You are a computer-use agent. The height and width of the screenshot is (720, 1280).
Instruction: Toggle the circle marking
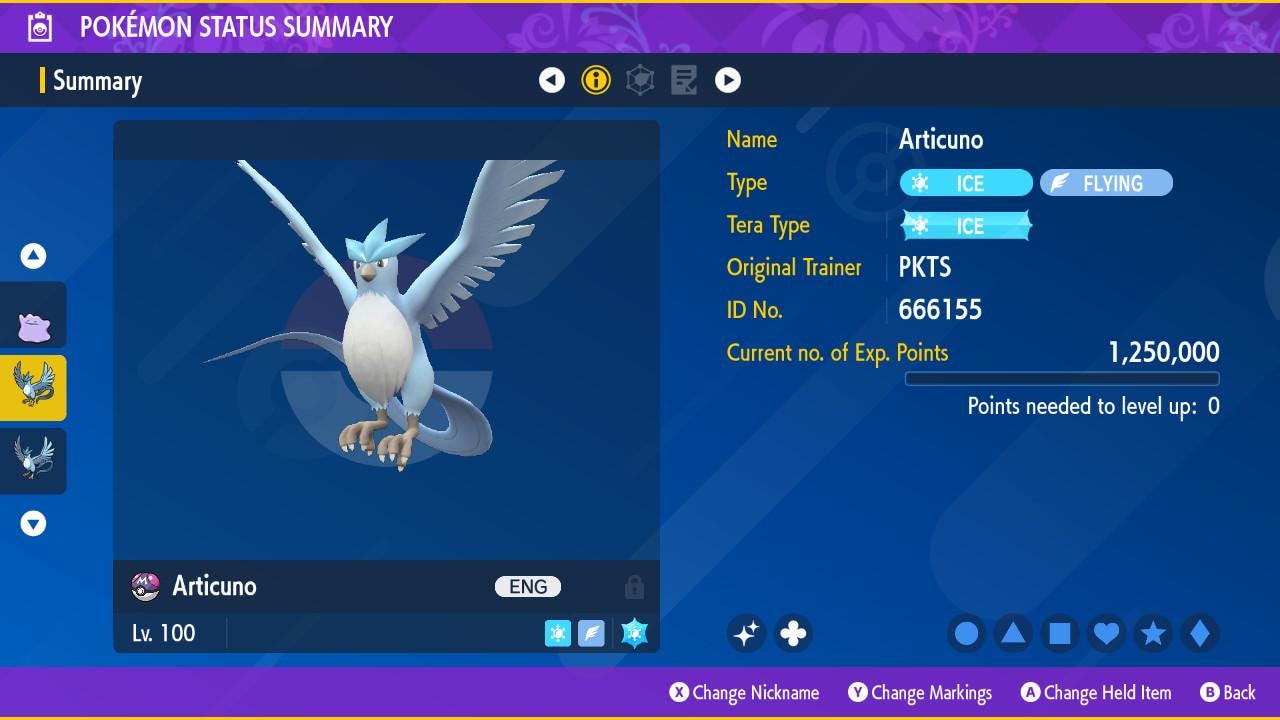966,633
